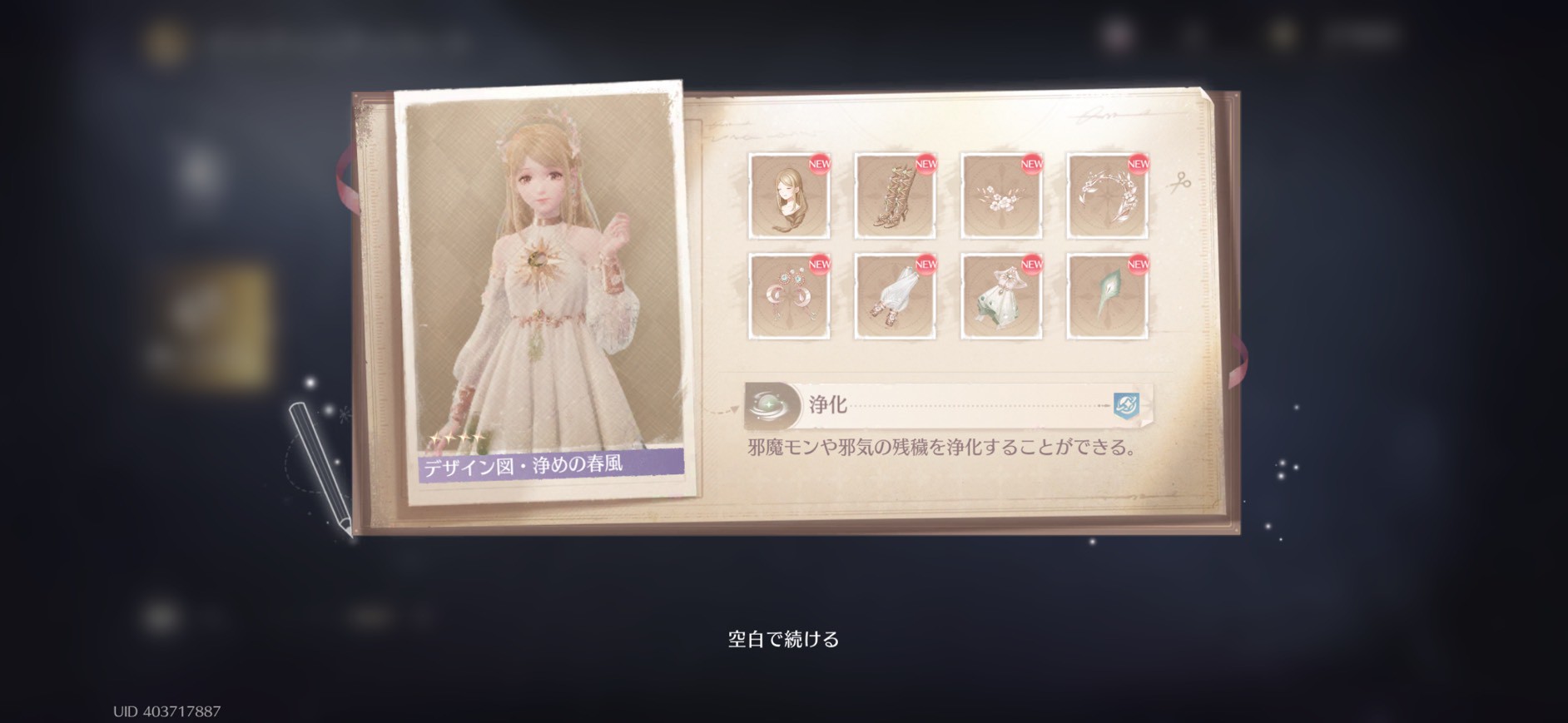View the gold heeled boots item
This screenshot has width=1568, height=723.
pos(894,195)
